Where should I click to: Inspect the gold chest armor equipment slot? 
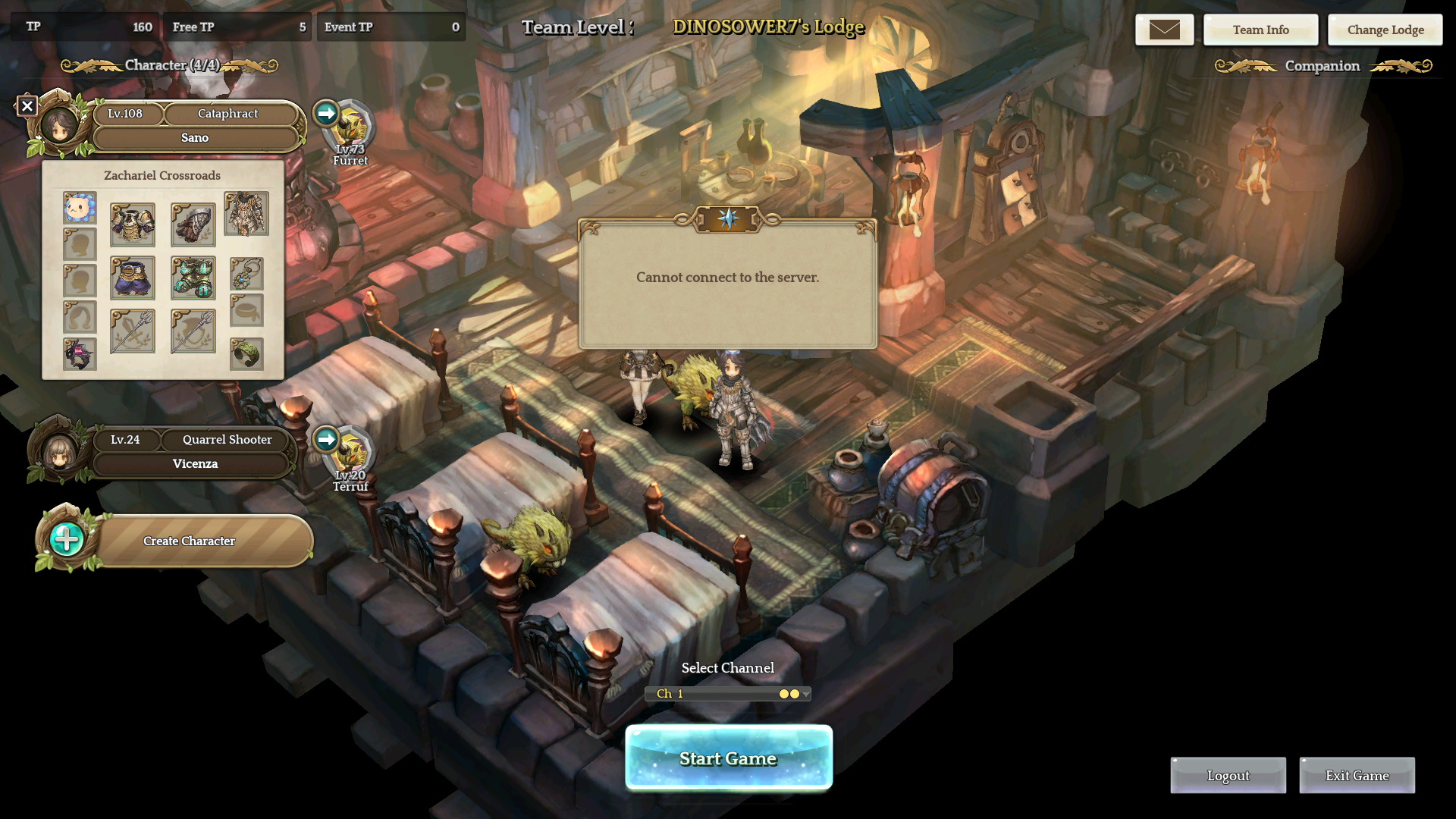click(x=133, y=224)
